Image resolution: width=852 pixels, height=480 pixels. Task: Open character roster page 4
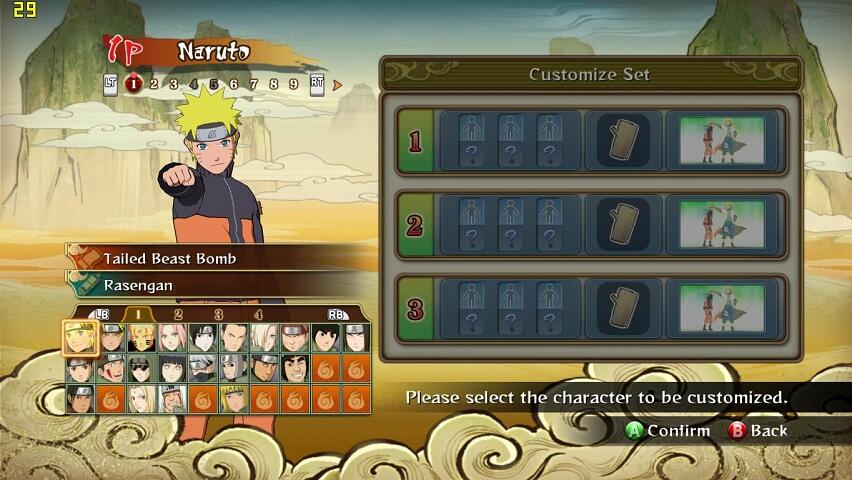click(258, 314)
